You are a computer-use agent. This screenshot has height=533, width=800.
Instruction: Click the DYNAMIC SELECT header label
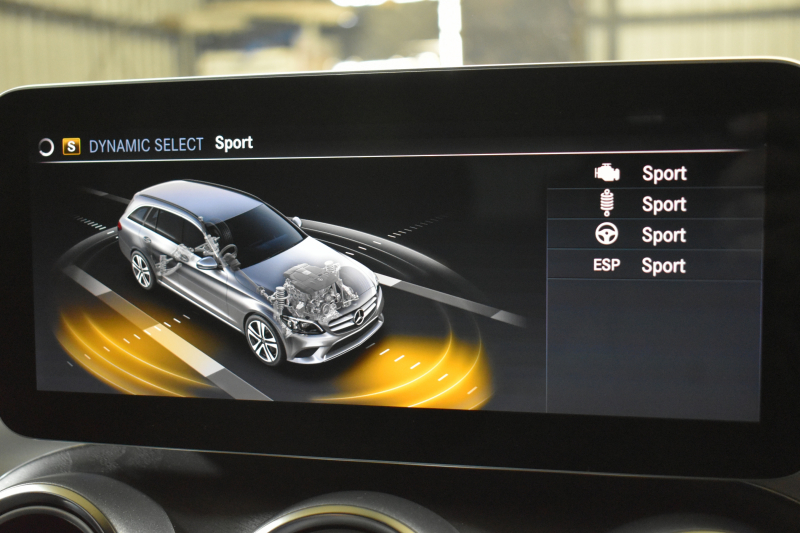(x=146, y=145)
